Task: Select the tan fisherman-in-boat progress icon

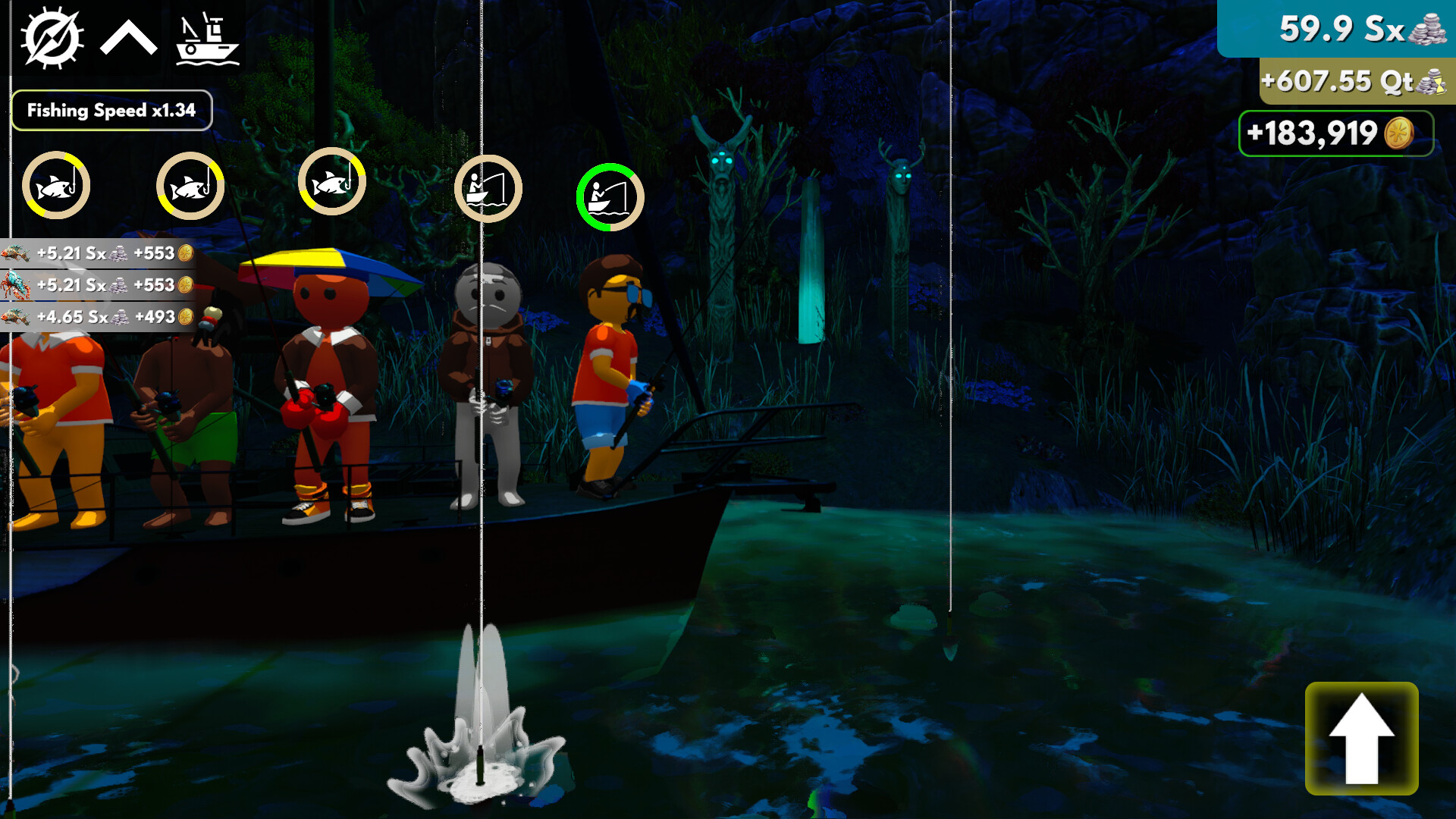Action: click(x=488, y=190)
